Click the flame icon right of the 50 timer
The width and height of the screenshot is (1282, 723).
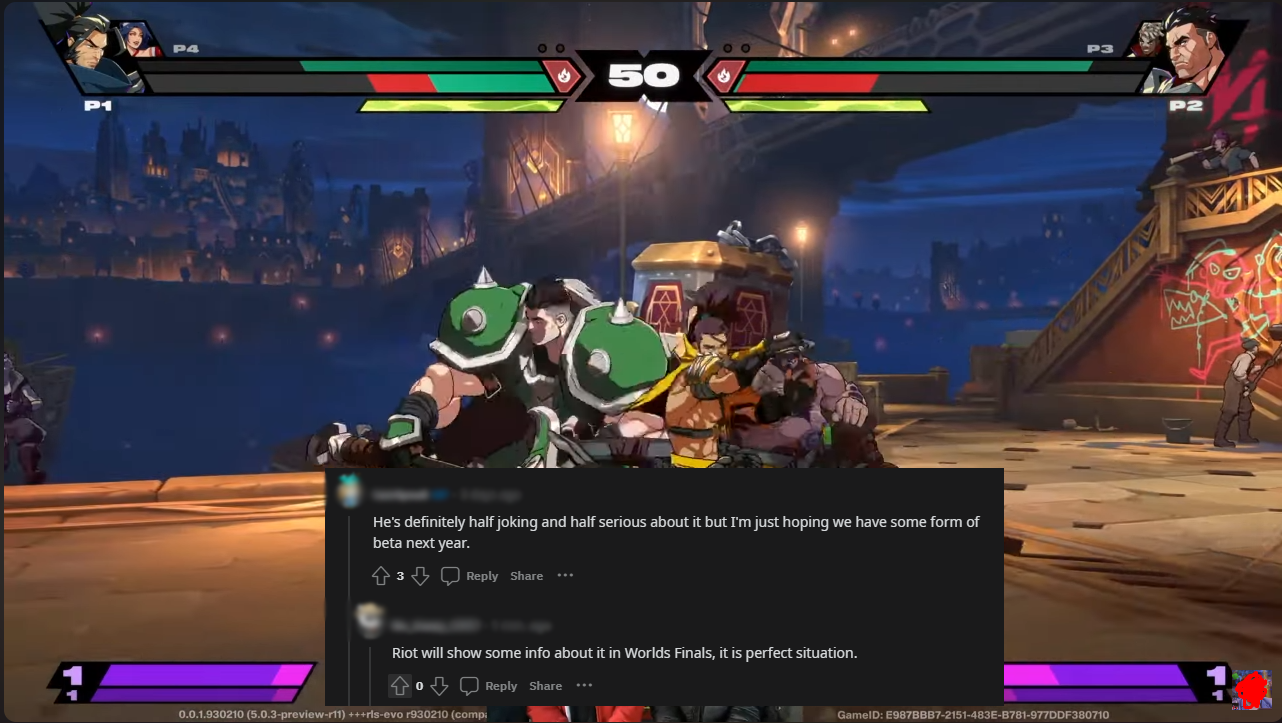[x=724, y=75]
